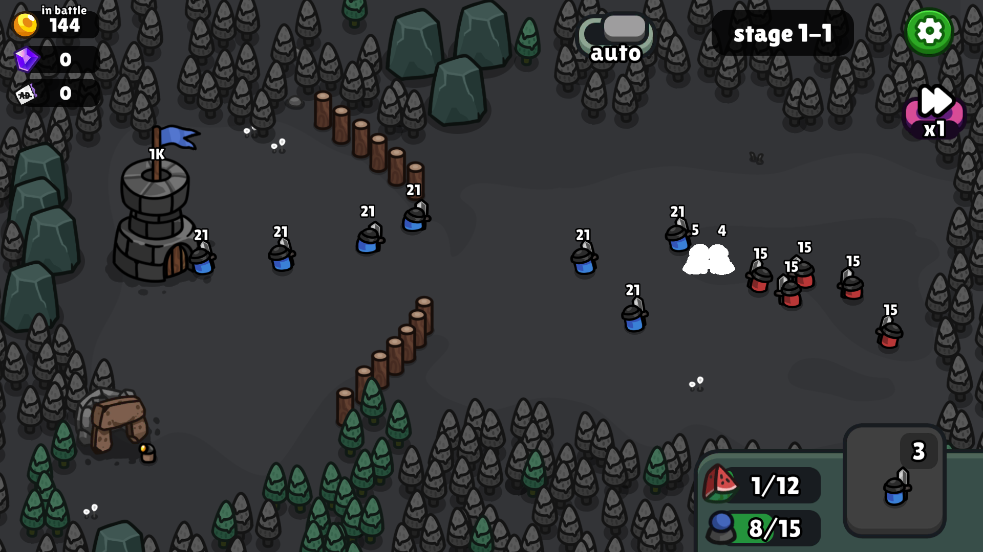Open settings with the green gear button
983x552 pixels.
tap(928, 32)
